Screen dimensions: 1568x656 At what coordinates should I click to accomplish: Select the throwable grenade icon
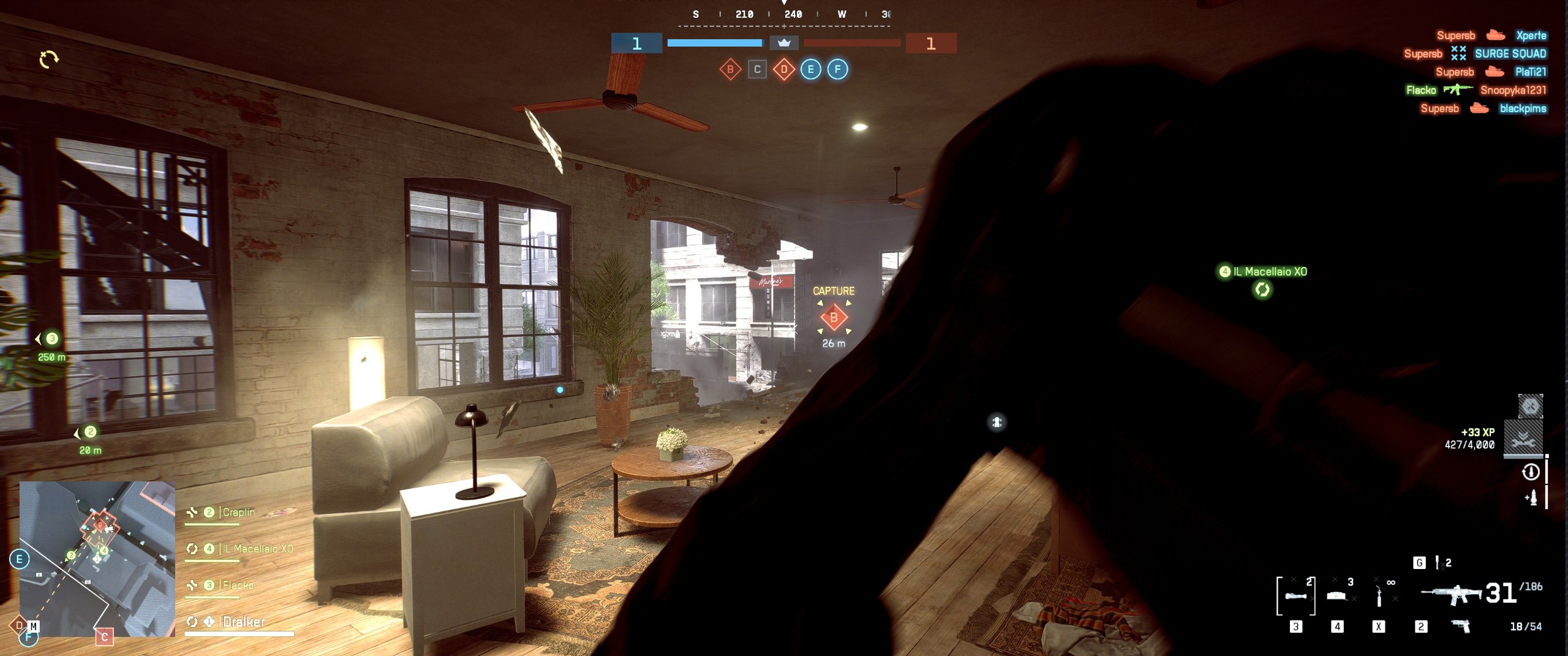point(1437,562)
